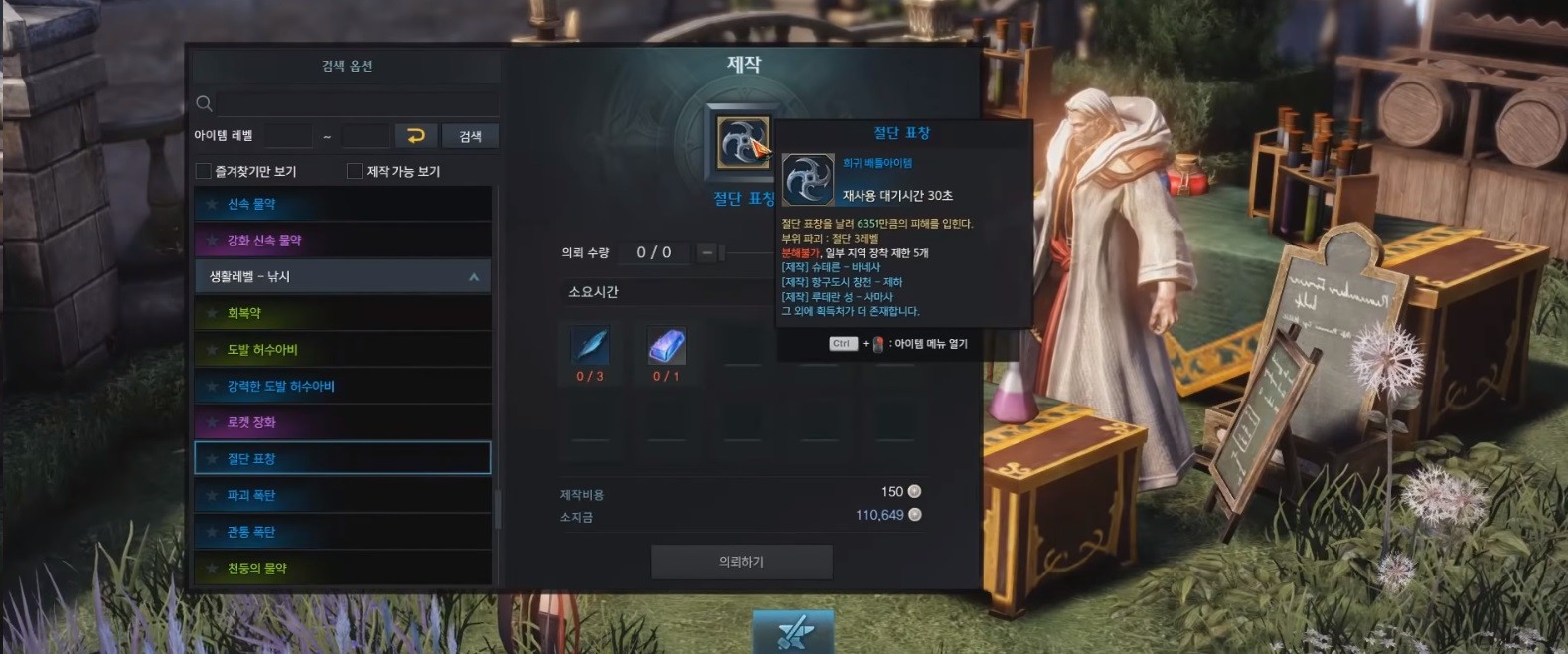The height and width of the screenshot is (654, 1568).
Task: Choose the 강화 신속 물약 recipe
Action: point(343,240)
